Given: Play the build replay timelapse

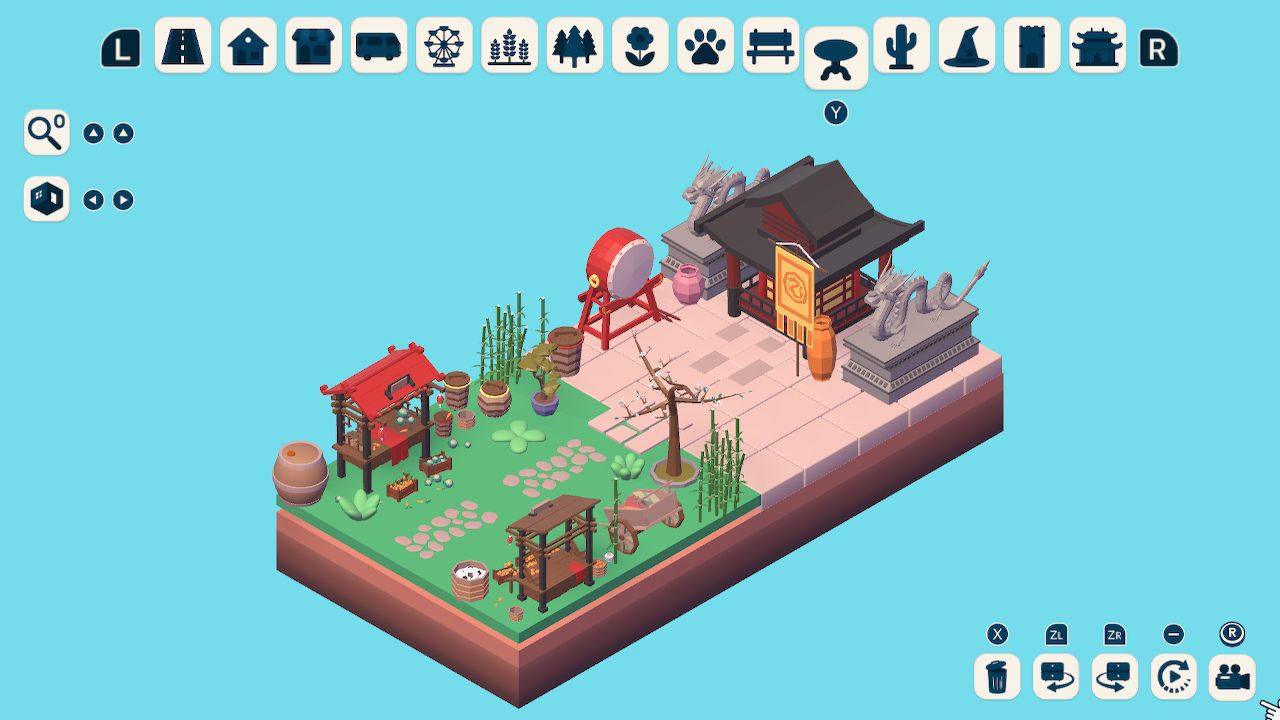Looking at the screenshot, I should 1173,676.
